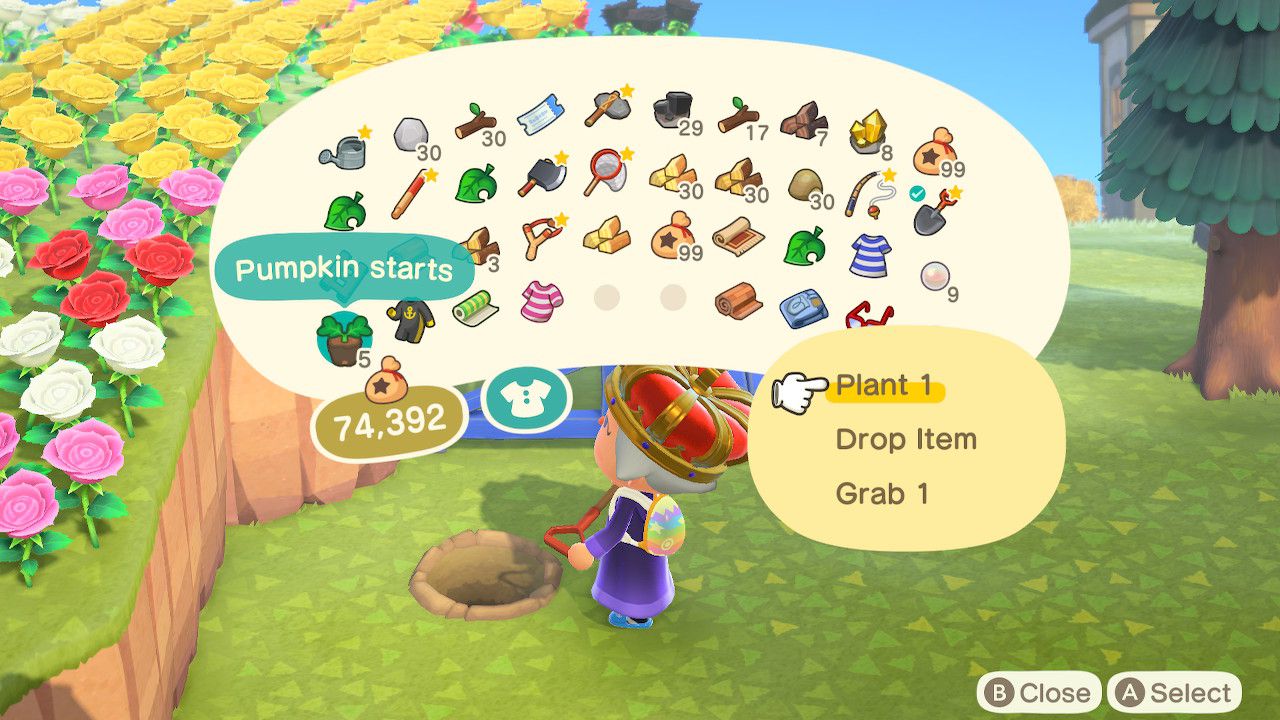Select the gold nugget stack
The height and width of the screenshot is (720, 1280).
tap(866, 131)
